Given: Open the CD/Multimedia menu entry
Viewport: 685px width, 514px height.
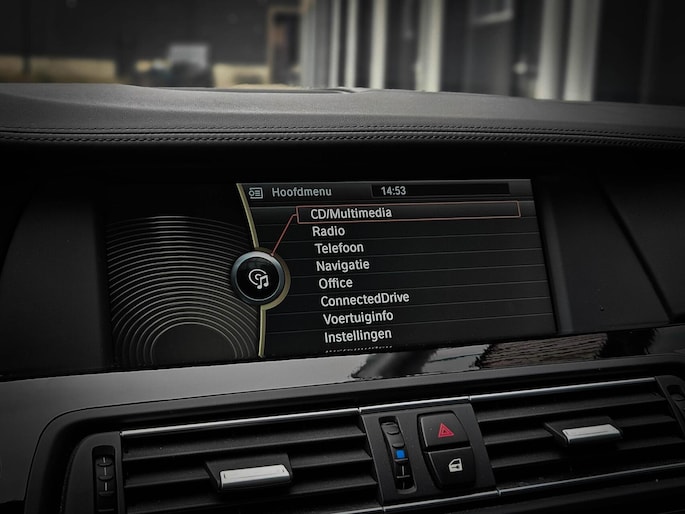Looking at the screenshot, I should pos(351,213).
